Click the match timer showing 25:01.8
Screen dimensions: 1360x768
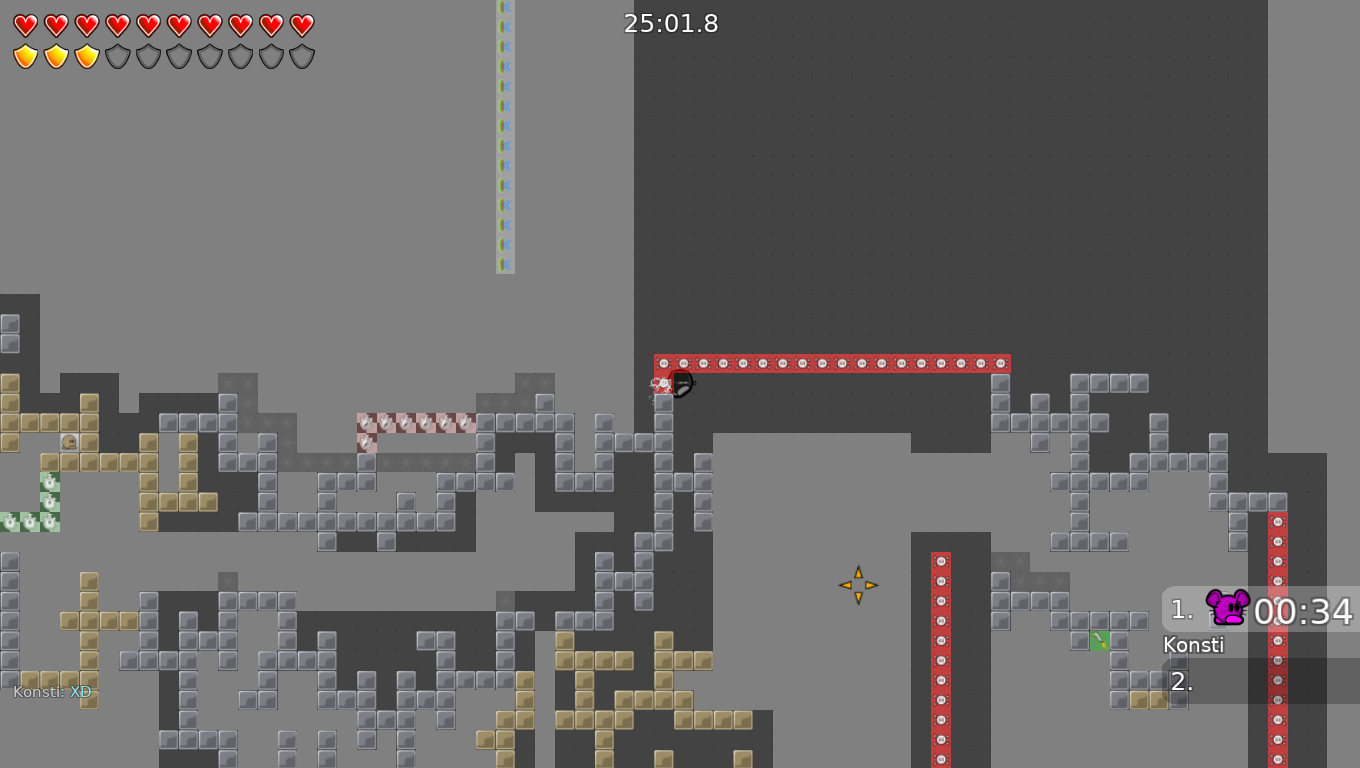pyautogui.click(x=672, y=23)
